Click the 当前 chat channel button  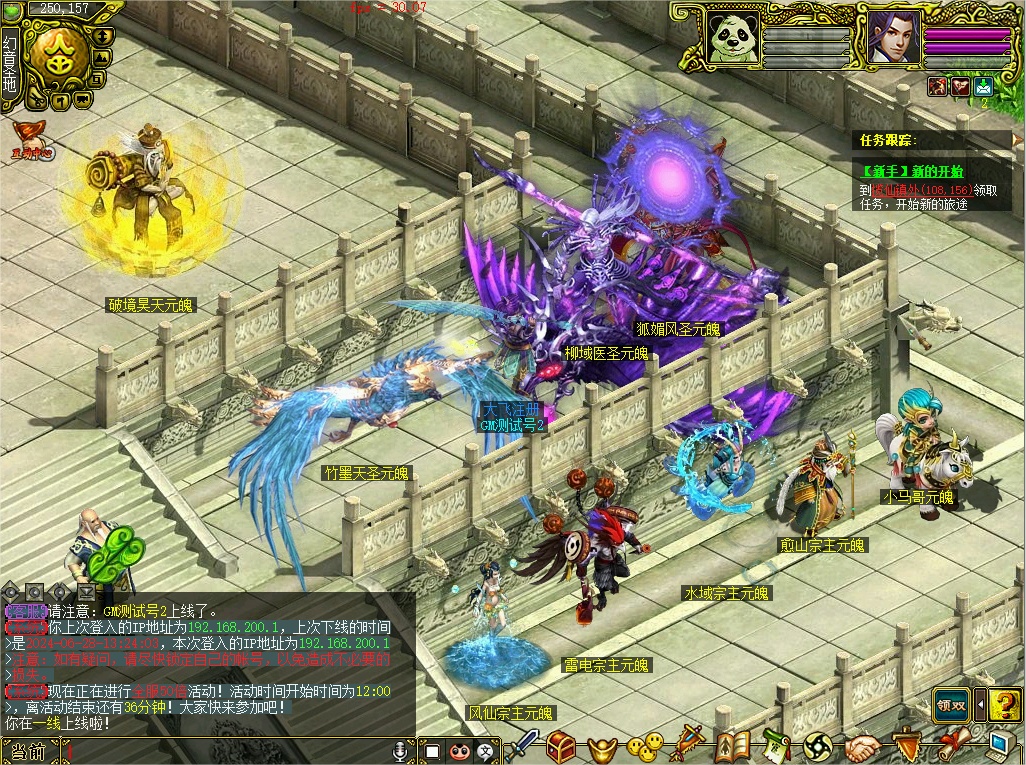[24, 752]
